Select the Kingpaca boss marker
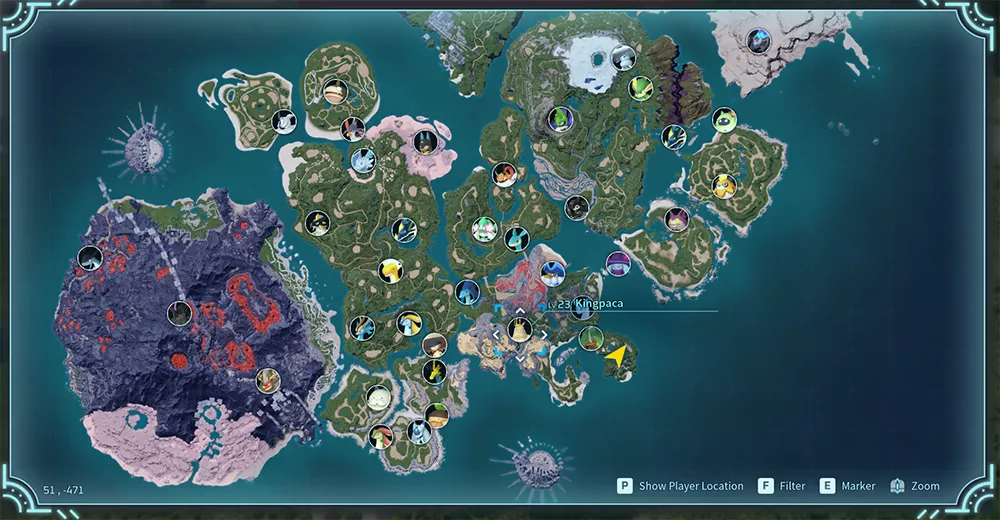 pos(519,328)
